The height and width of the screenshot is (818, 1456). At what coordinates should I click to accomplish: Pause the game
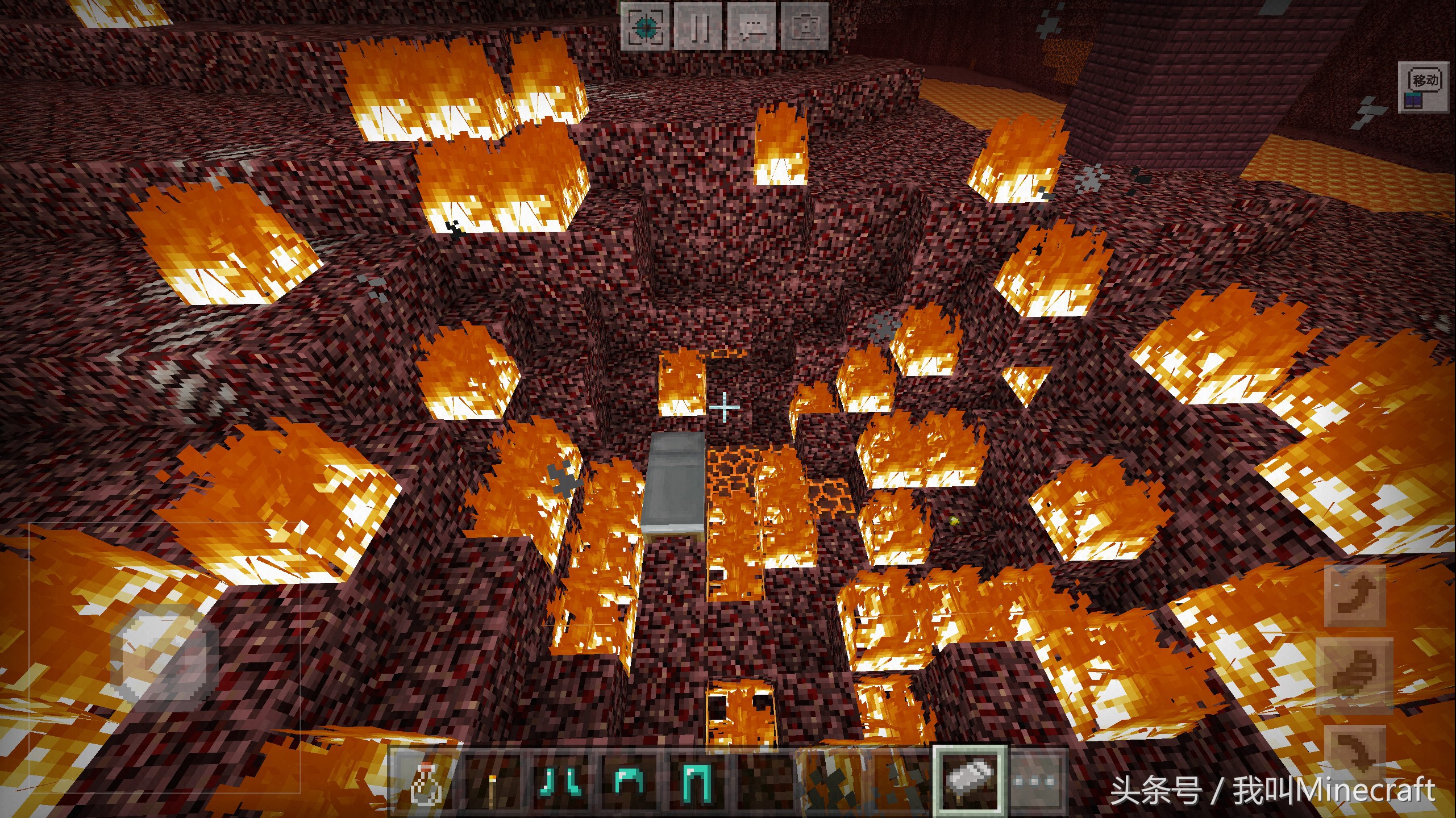(x=698, y=26)
